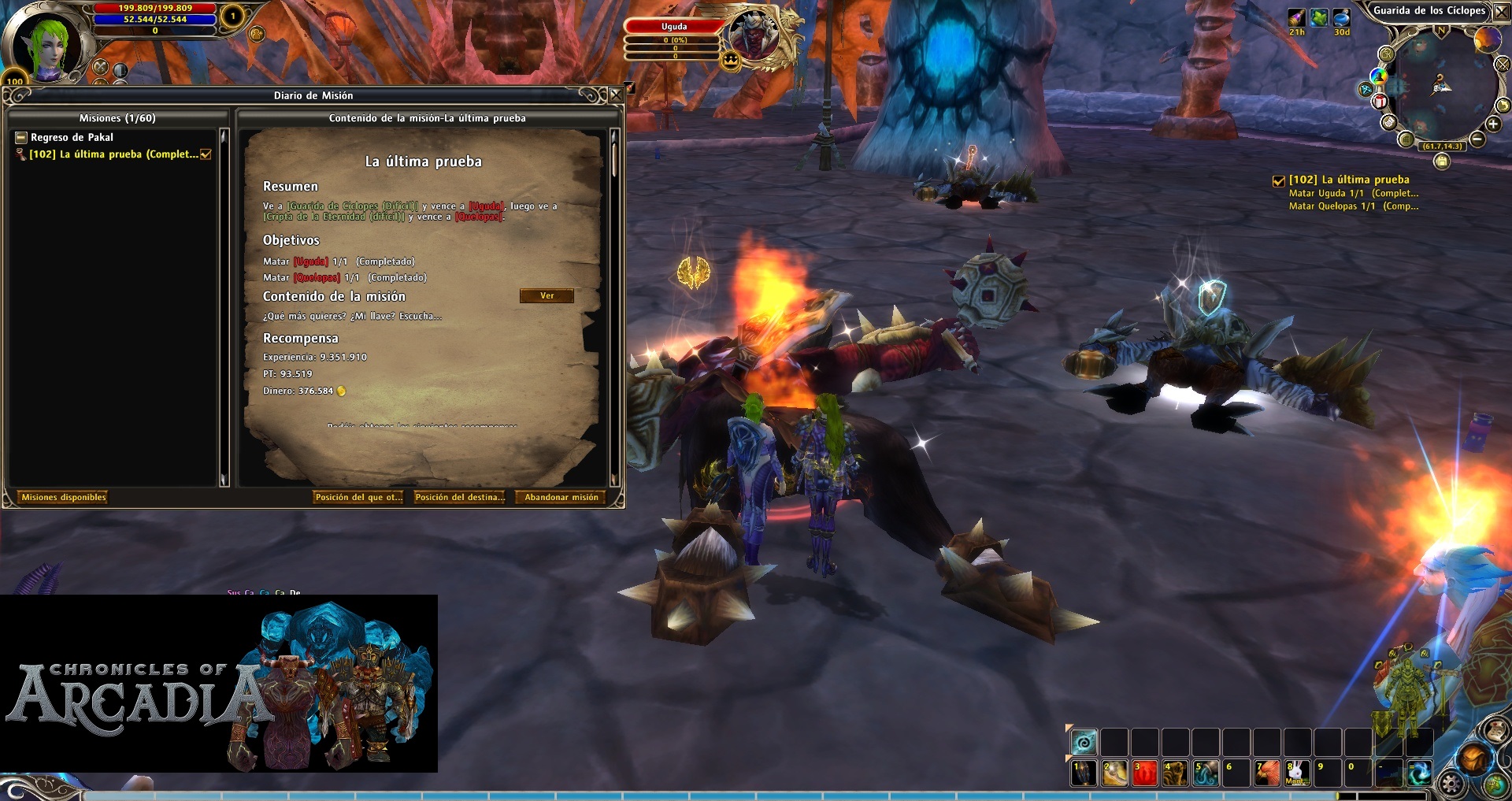
Task: Close the Diario de Misión window
Action: [x=616, y=95]
